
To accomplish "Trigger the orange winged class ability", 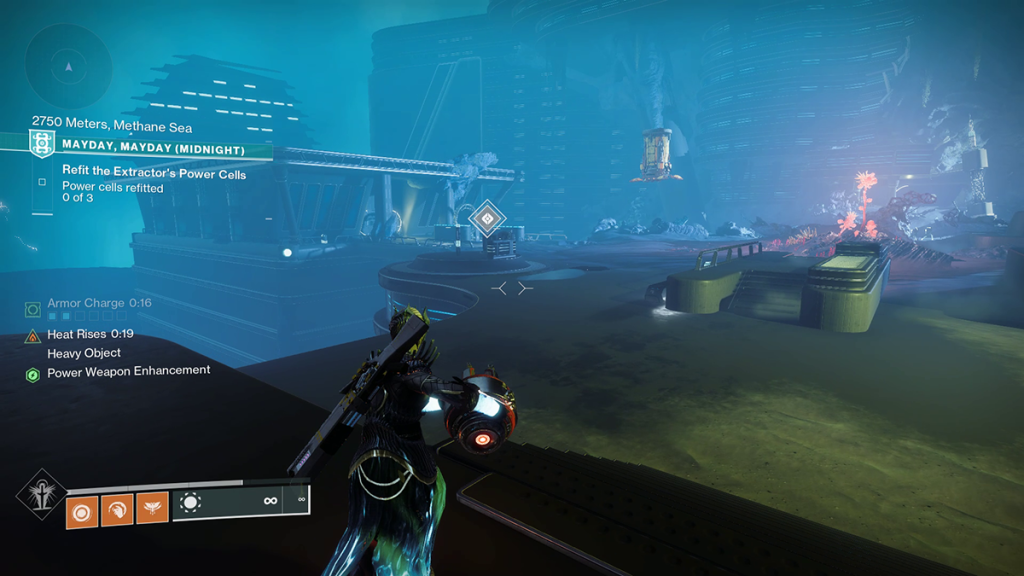I will coord(152,509).
